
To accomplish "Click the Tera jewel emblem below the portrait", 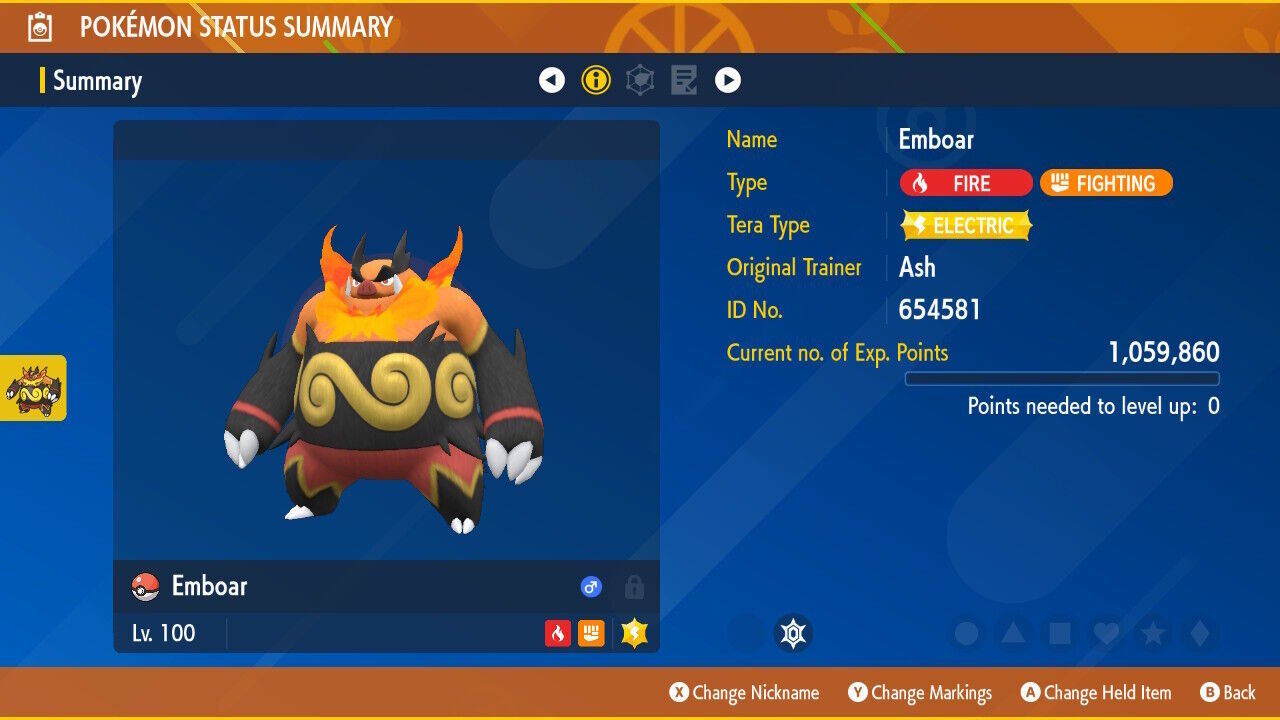I will (795, 632).
